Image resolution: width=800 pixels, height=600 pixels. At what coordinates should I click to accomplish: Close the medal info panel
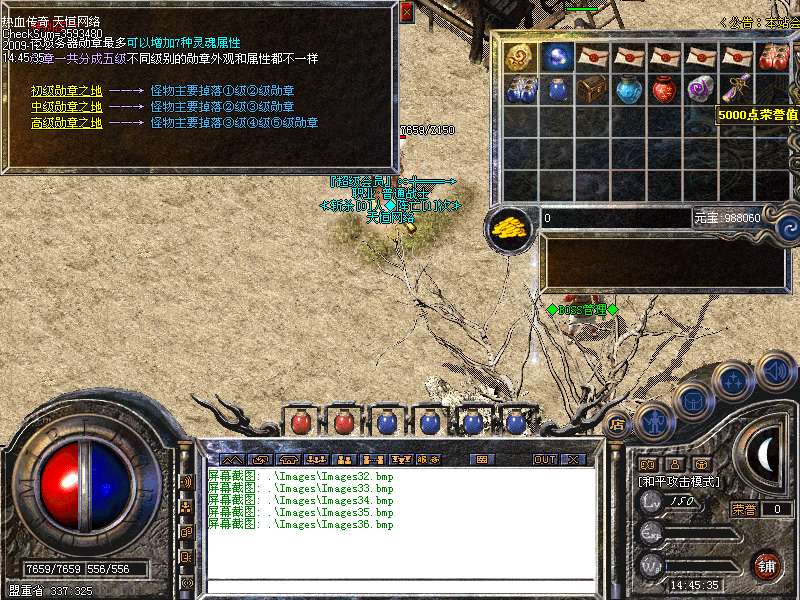(x=406, y=12)
